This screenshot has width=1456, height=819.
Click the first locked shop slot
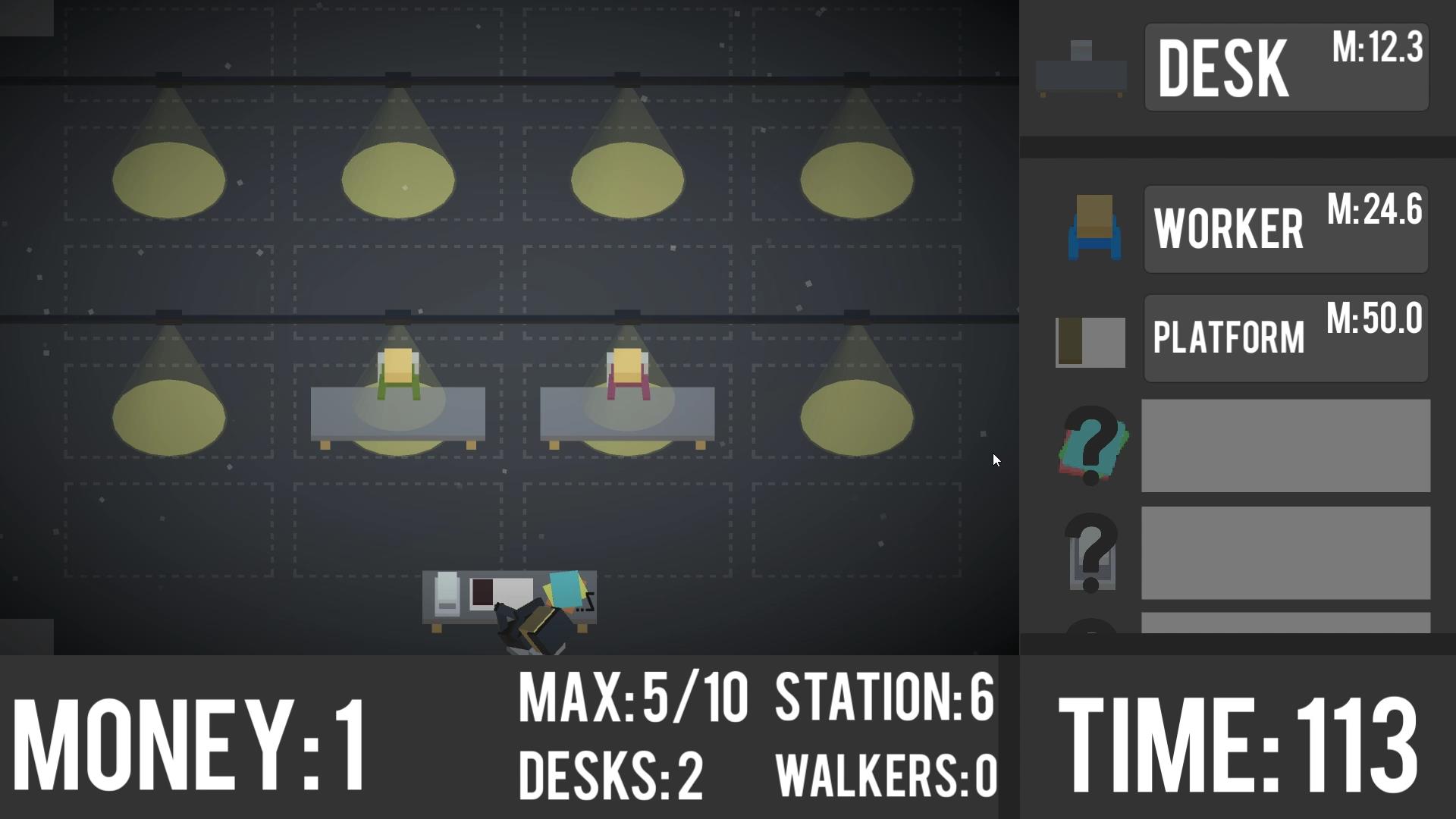tap(1285, 445)
